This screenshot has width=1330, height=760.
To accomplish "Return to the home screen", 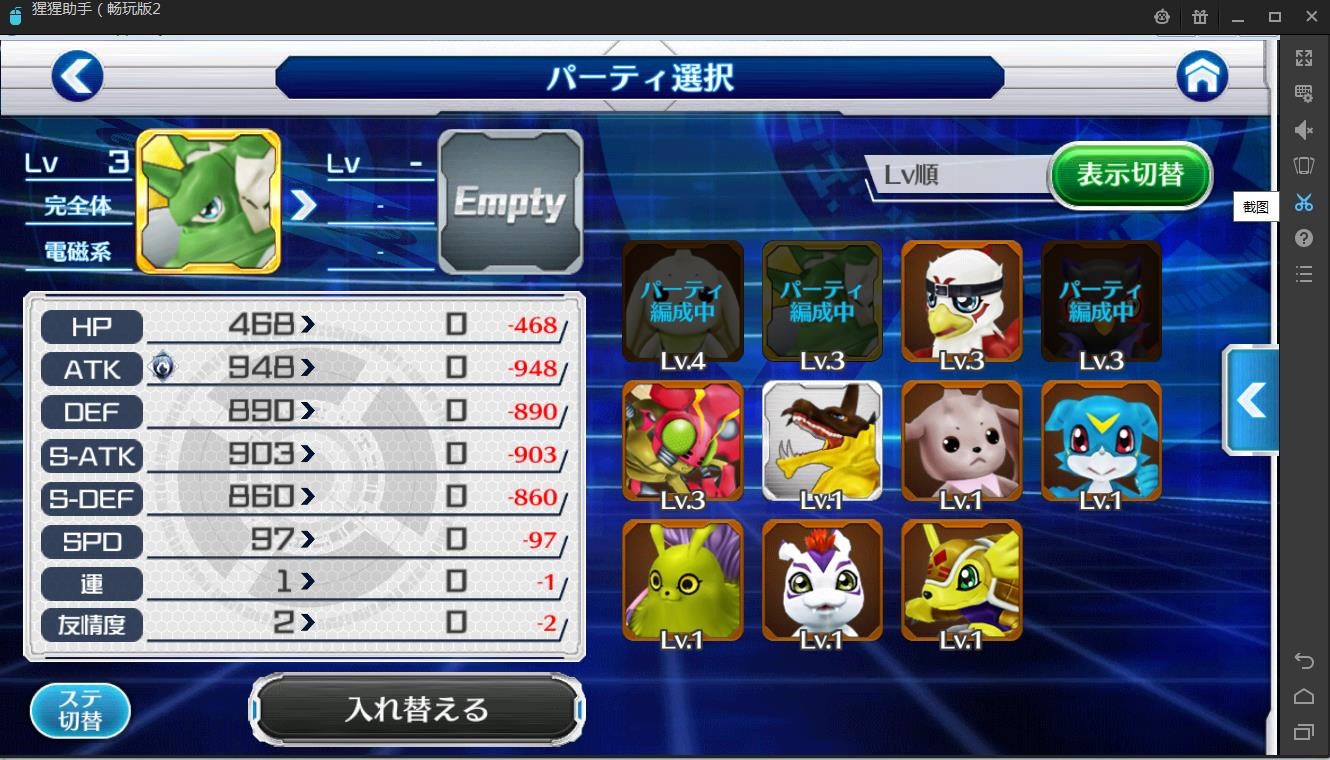I will click(1201, 76).
